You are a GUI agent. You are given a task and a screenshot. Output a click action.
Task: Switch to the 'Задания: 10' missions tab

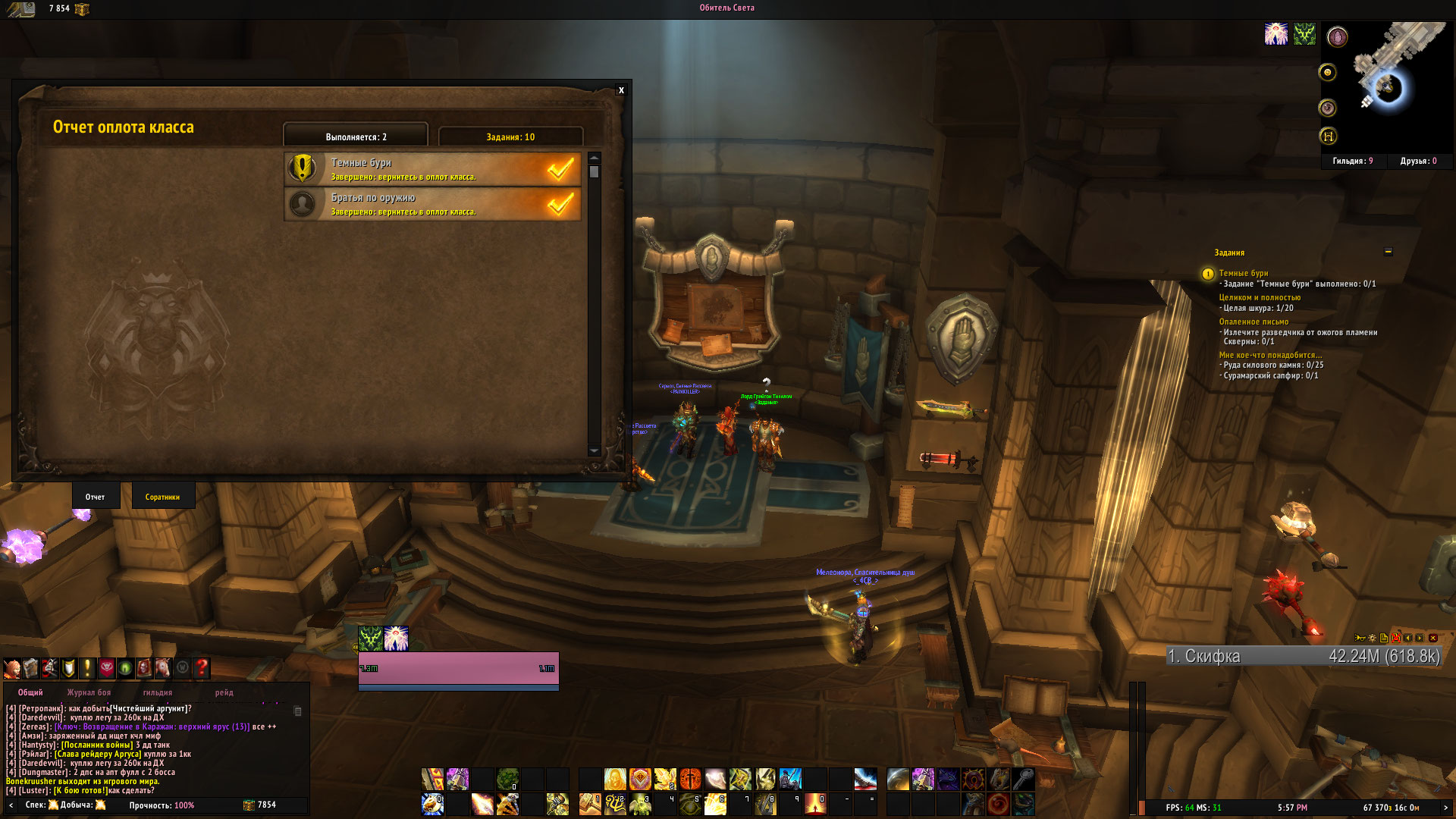[x=510, y=137]
